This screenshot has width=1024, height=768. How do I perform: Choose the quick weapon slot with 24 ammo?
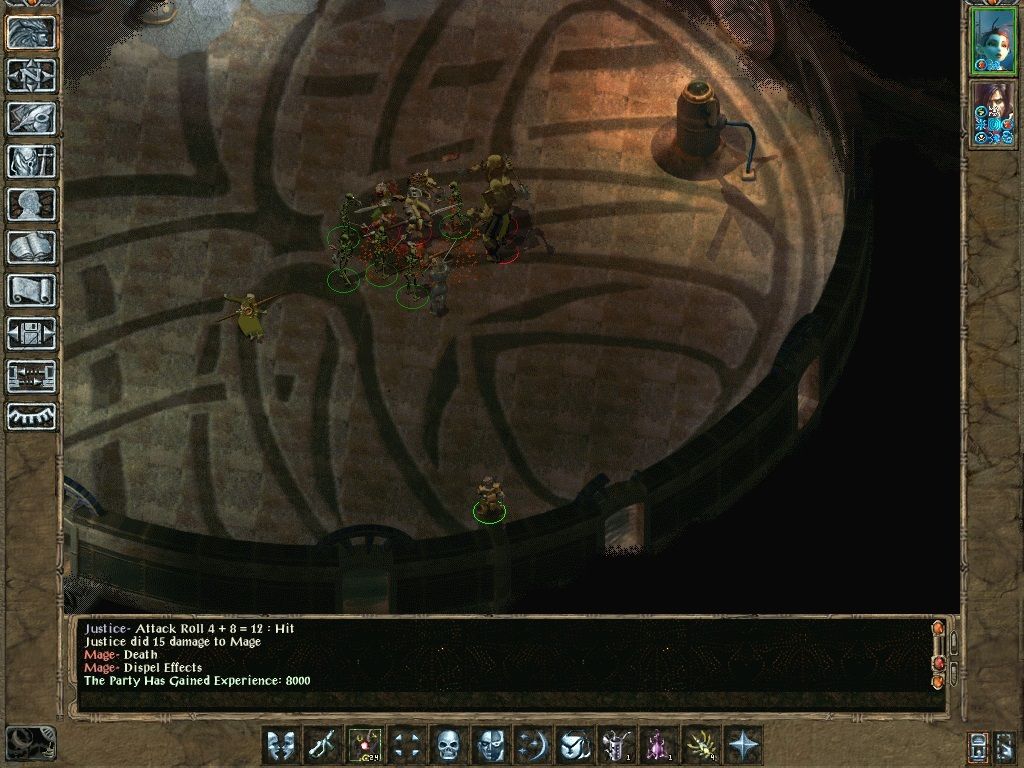coord(364,745)
